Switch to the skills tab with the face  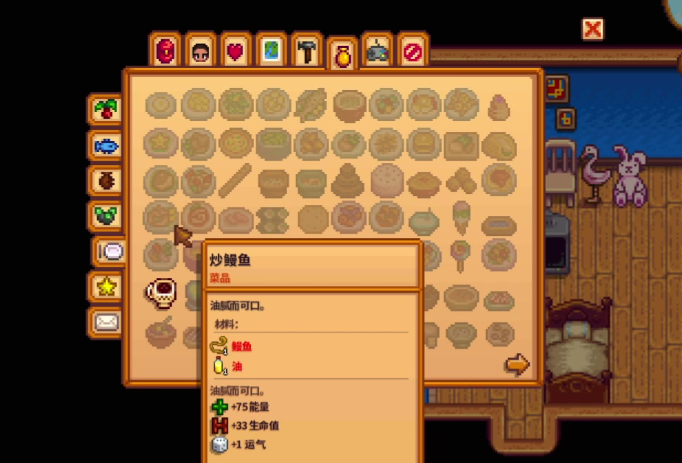[201, 51]
